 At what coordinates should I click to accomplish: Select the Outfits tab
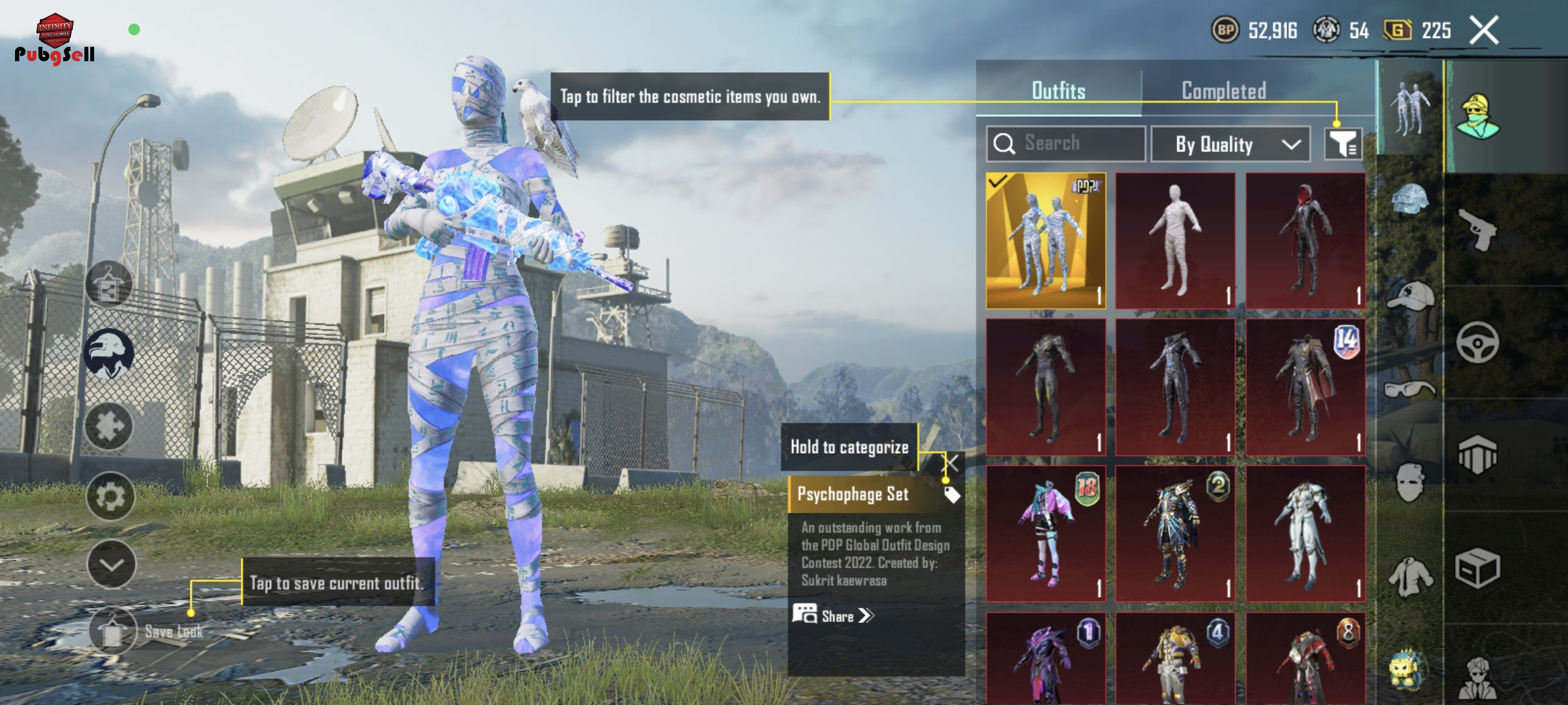[x=1058, y=91]
